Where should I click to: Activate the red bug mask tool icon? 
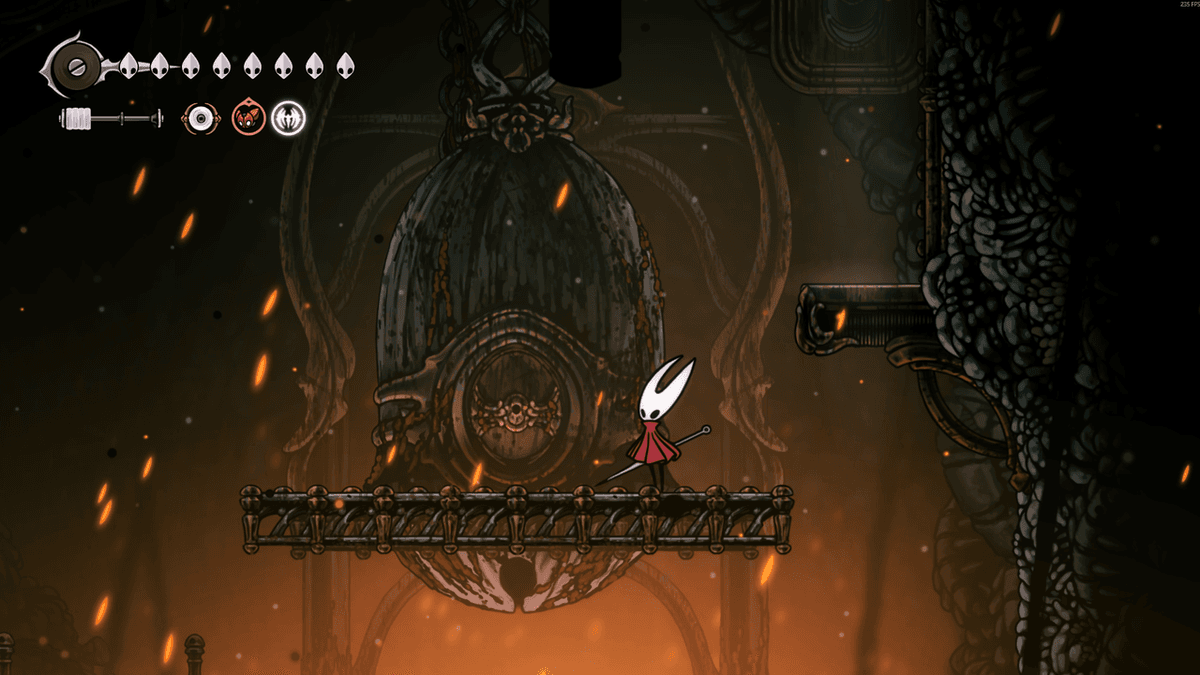coord(247,119)
